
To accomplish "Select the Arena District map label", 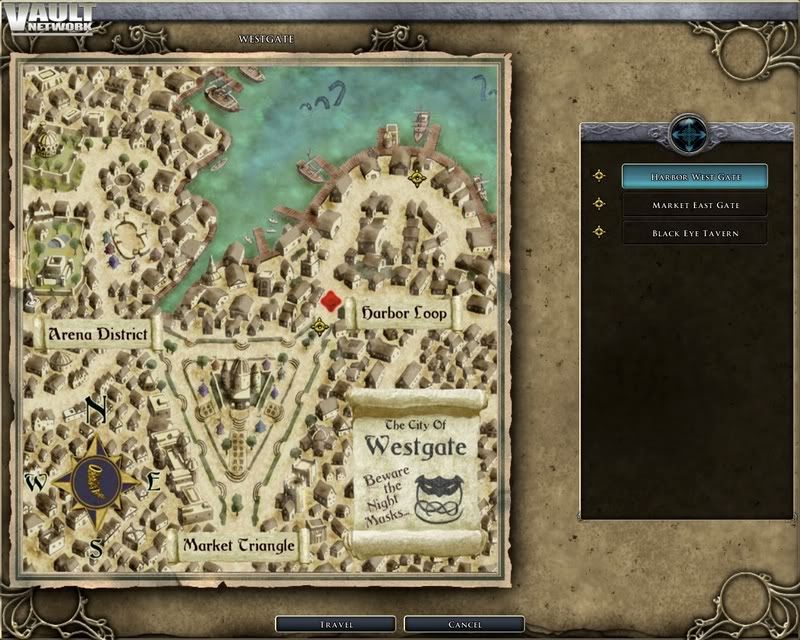I will pos(97,334).
